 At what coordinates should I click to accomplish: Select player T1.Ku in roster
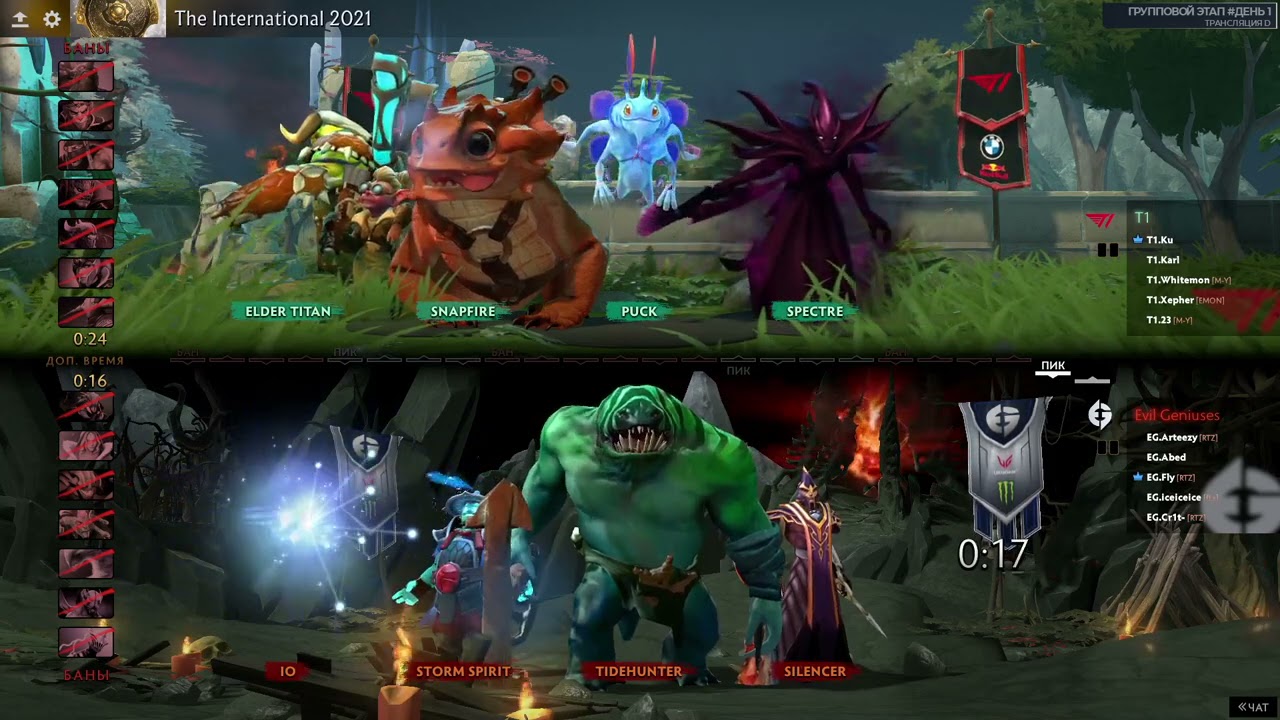[1160, 240]
